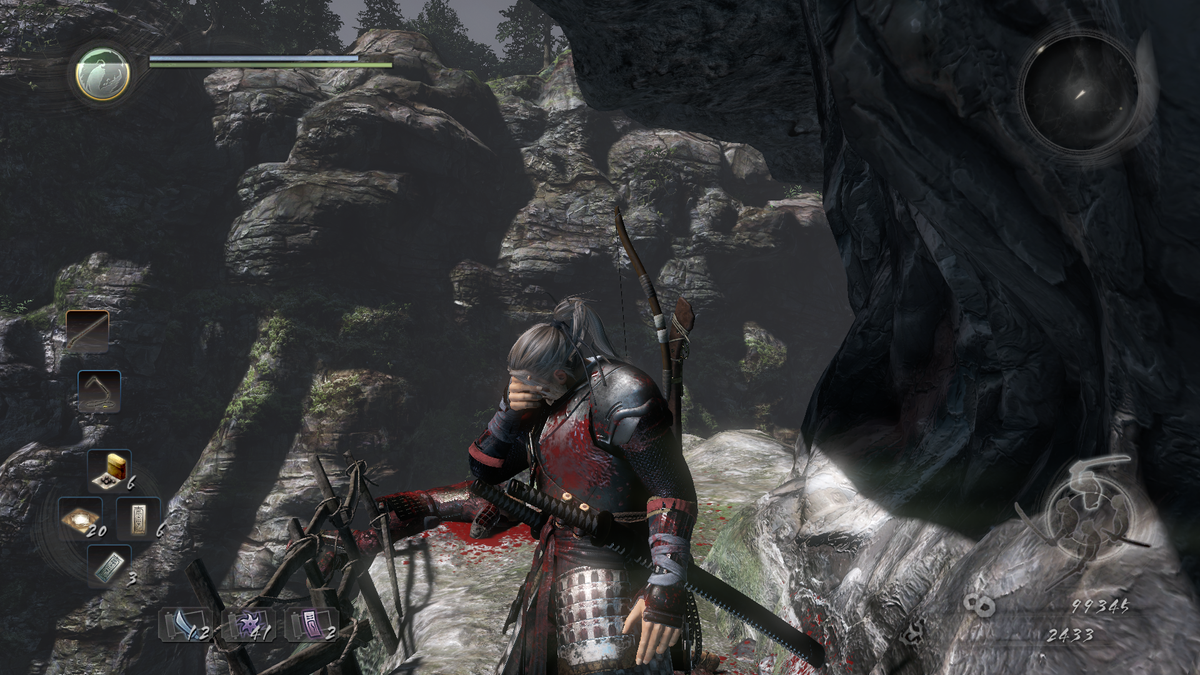Select the melee weapon slot
The image size is (1200, 675).
[x=88, y=331]
